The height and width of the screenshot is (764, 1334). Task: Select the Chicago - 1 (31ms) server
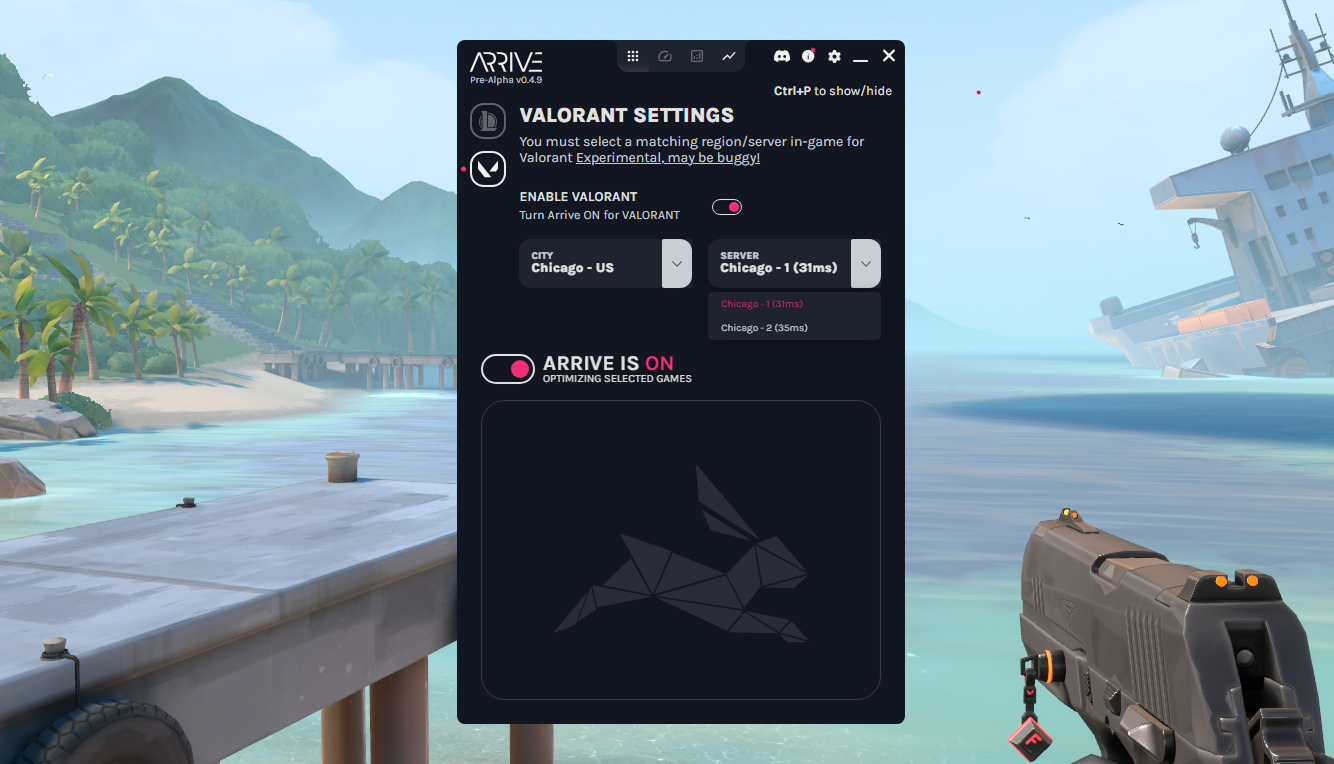tap(764, 303)
